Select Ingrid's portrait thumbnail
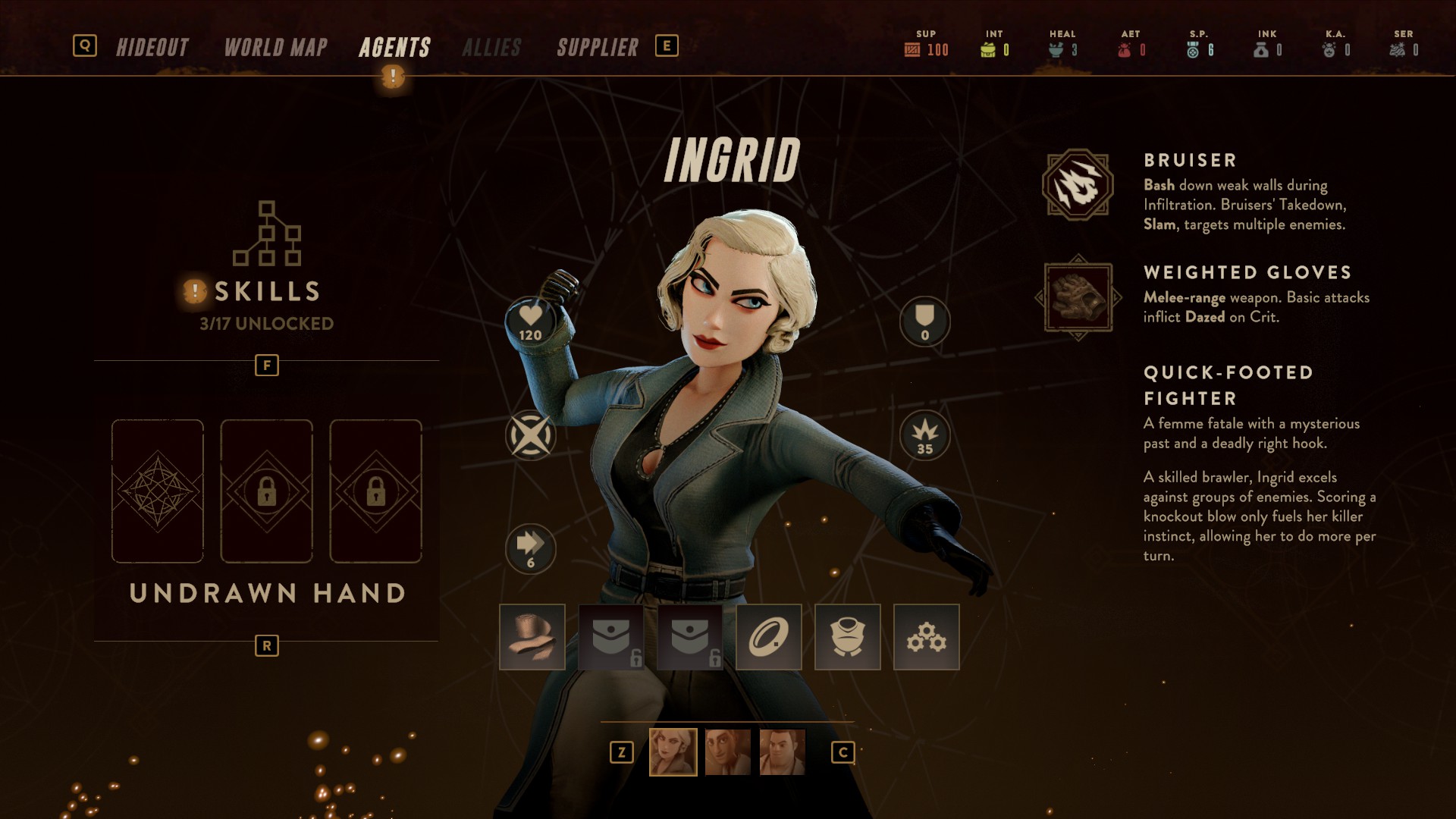The image size is (1456, 819). pos(673,752)
